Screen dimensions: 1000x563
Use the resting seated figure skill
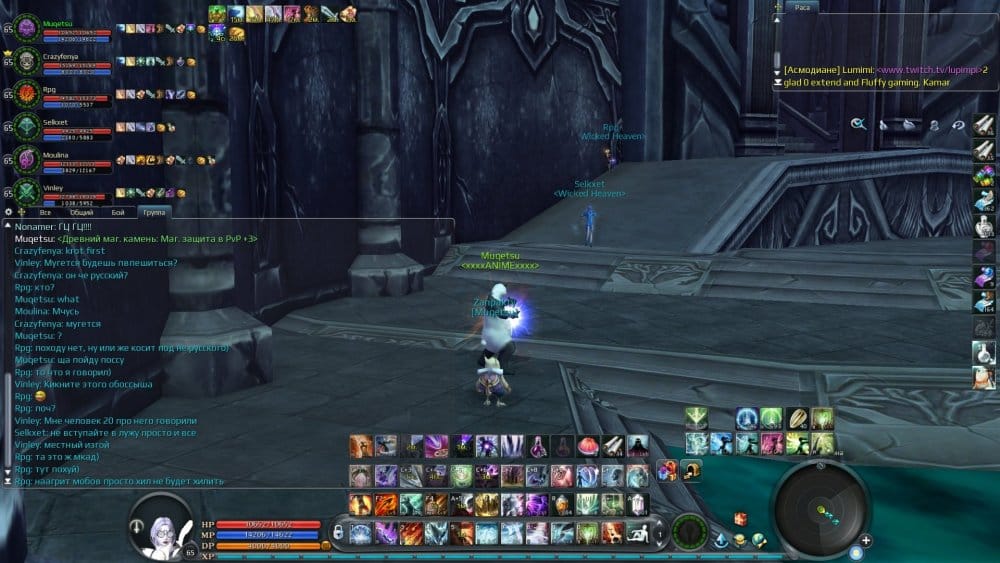pyautogui.click(x=636, y=531)
